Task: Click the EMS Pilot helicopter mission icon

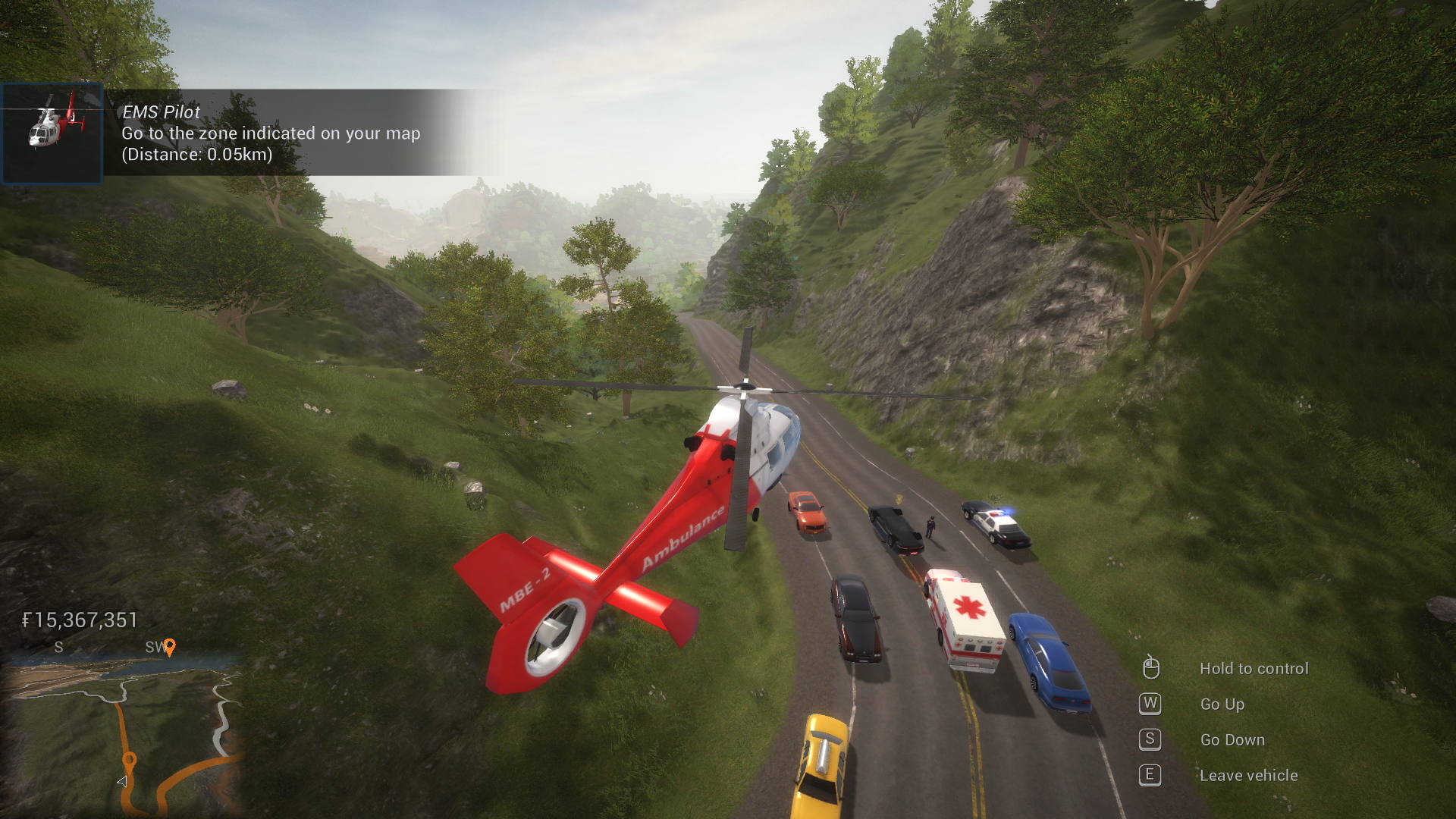Action: [52, 133]
